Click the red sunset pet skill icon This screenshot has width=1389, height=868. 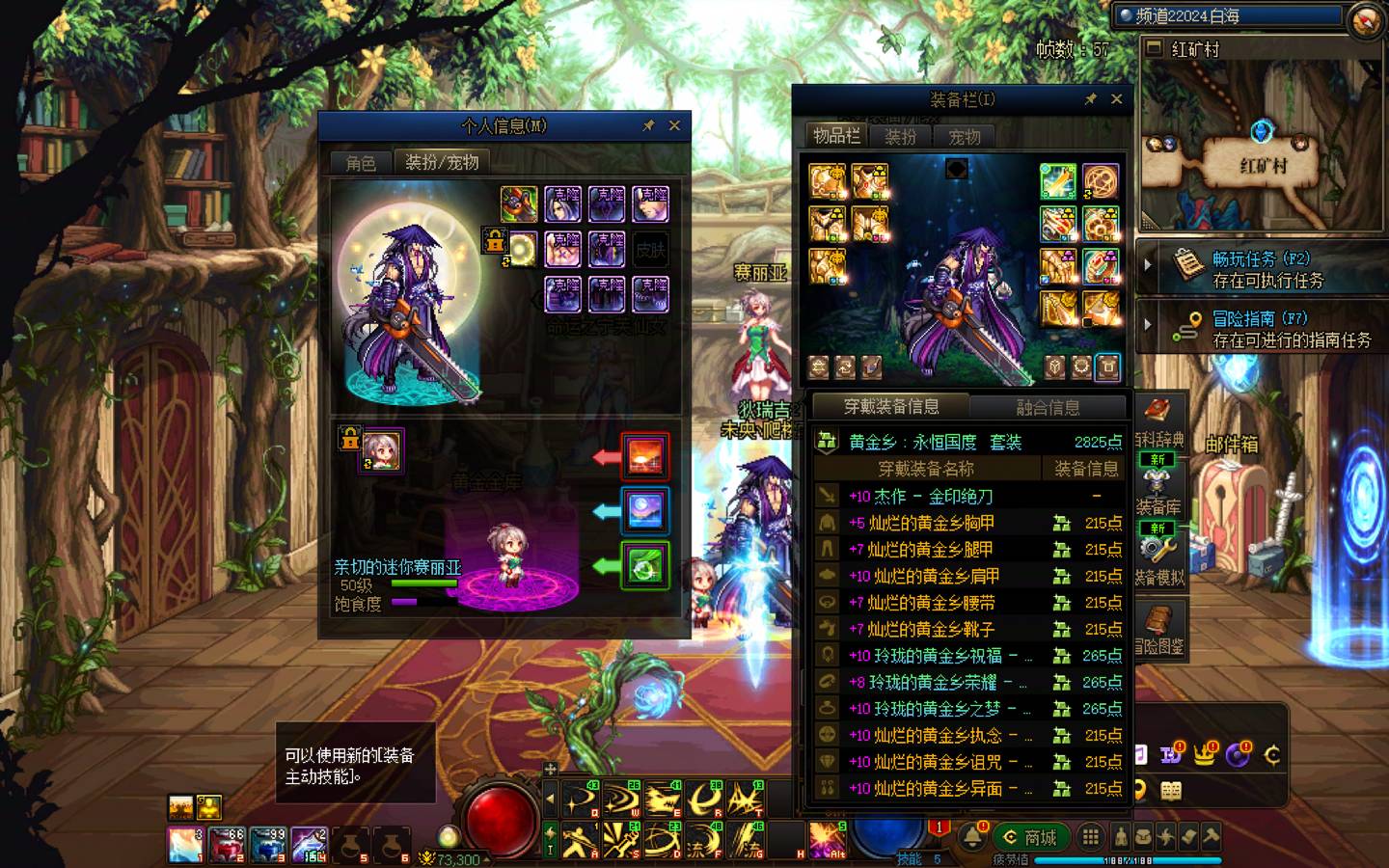pos(644,456)
